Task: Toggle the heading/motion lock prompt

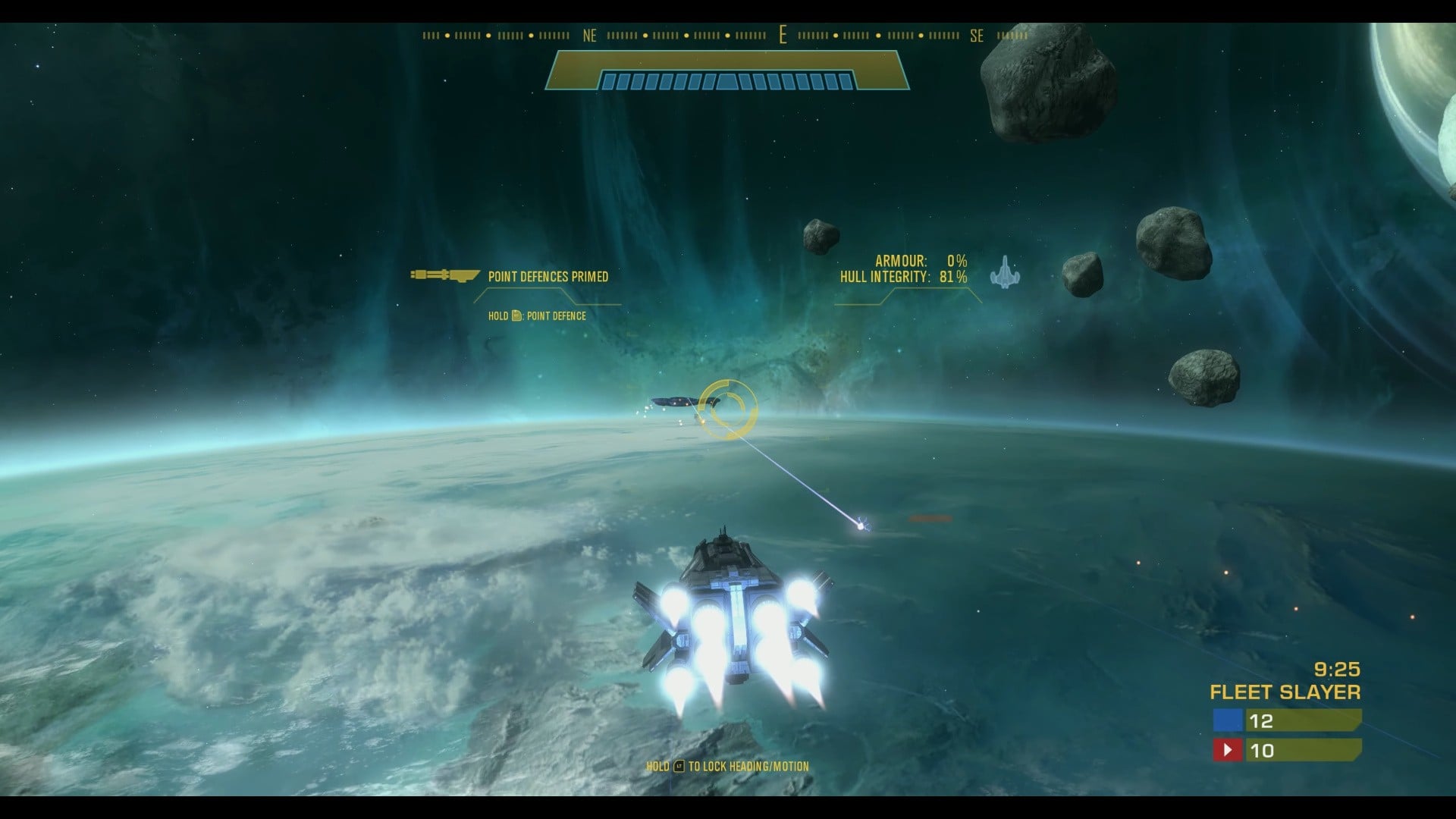Action: pos(728,767)
